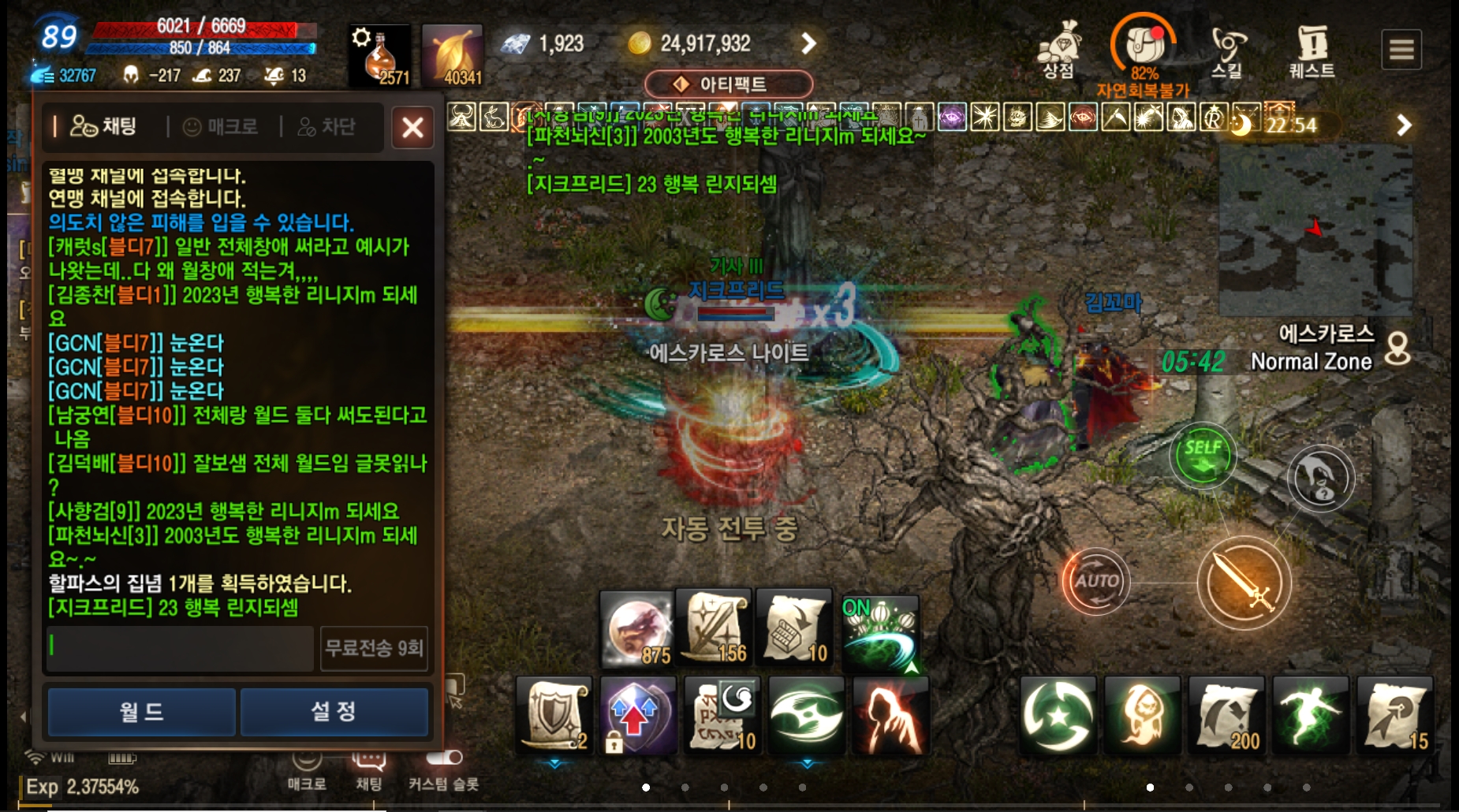The image size is (1459, 812).
Task: Toggle the AUTO battle button
Action: click(1096, 582)
